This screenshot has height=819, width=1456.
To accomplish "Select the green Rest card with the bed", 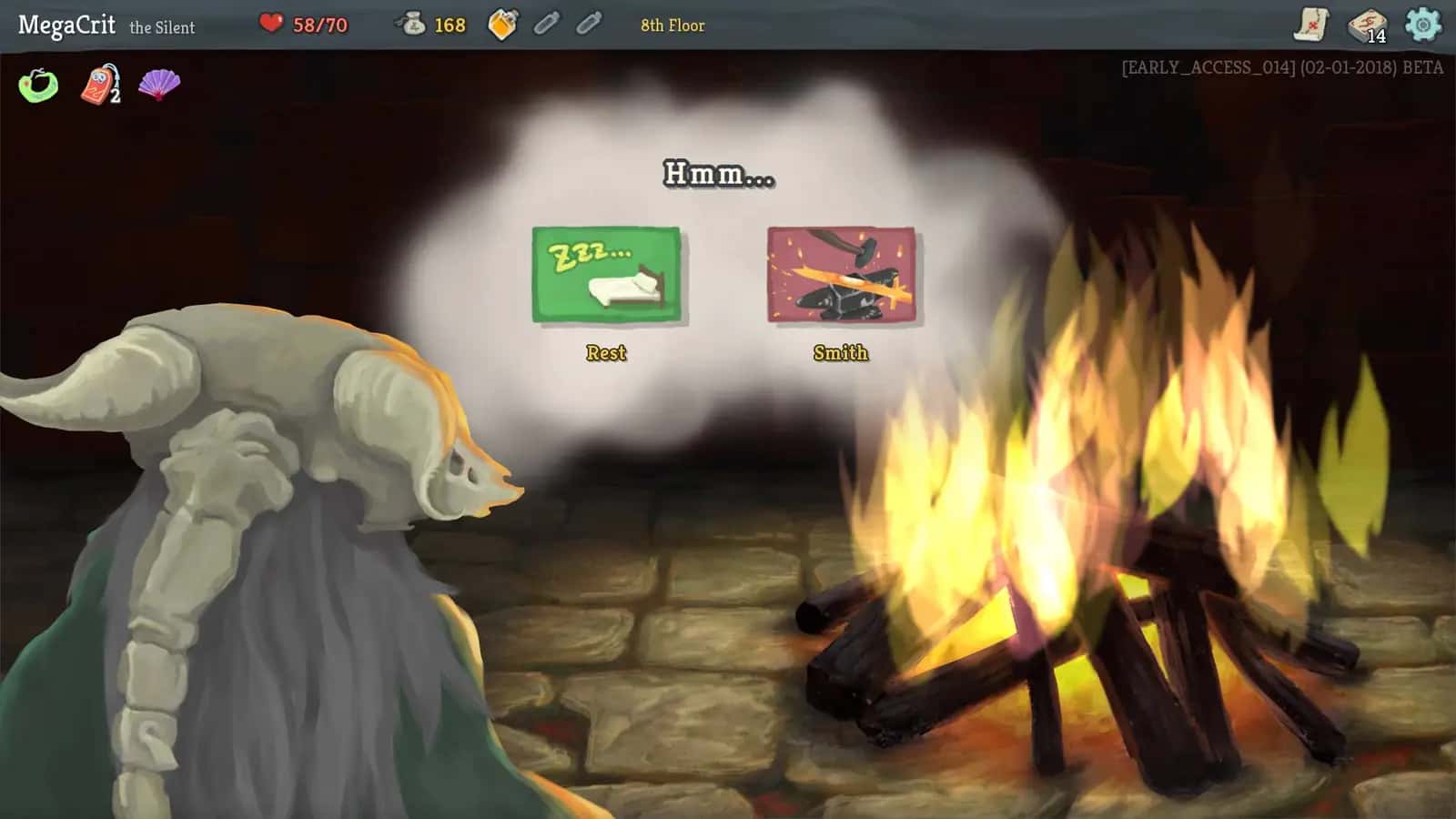I will point(606,273).
